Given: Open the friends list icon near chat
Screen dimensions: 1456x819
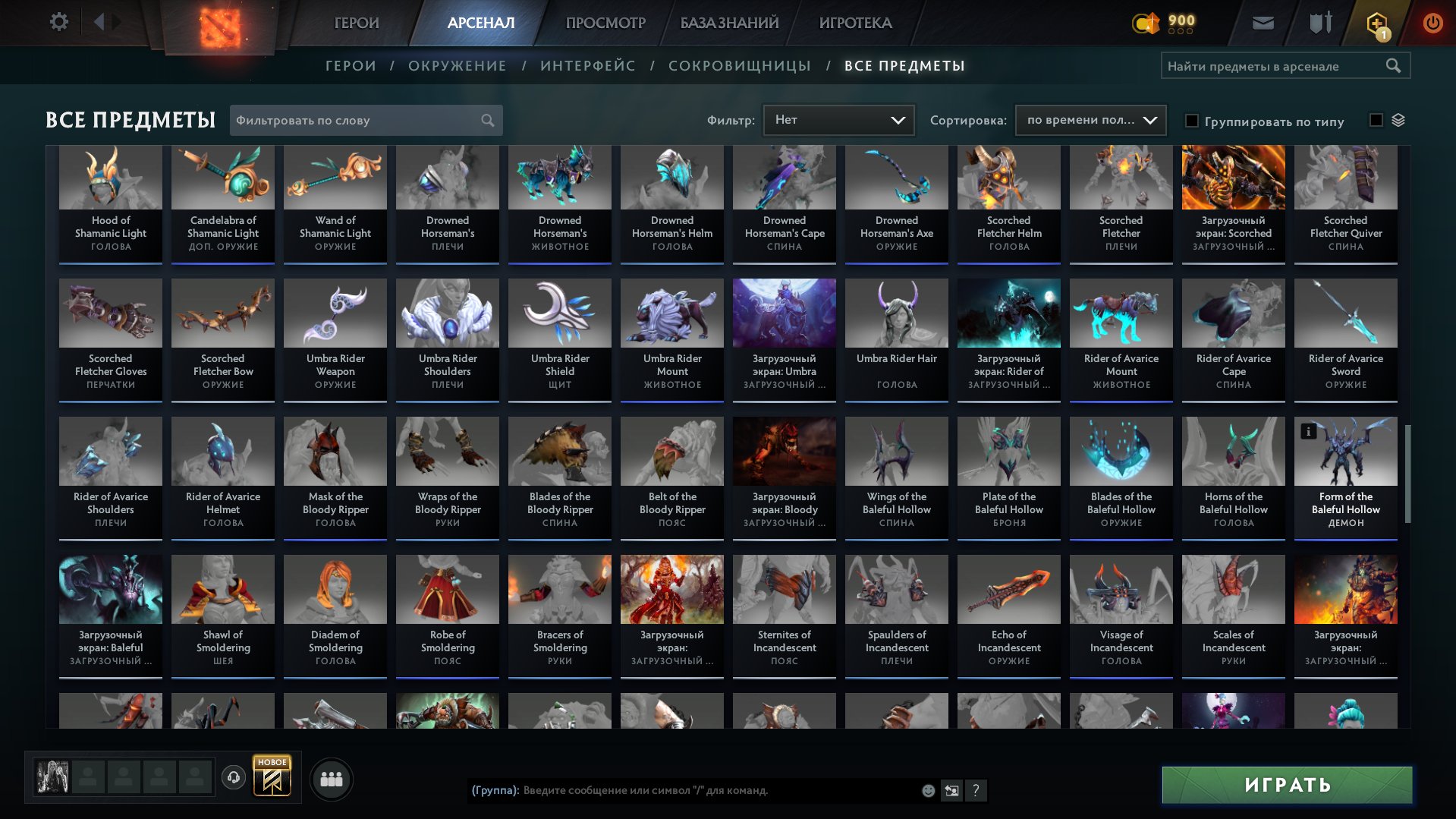Looking at the screenshot, I should tap(331, 778).
